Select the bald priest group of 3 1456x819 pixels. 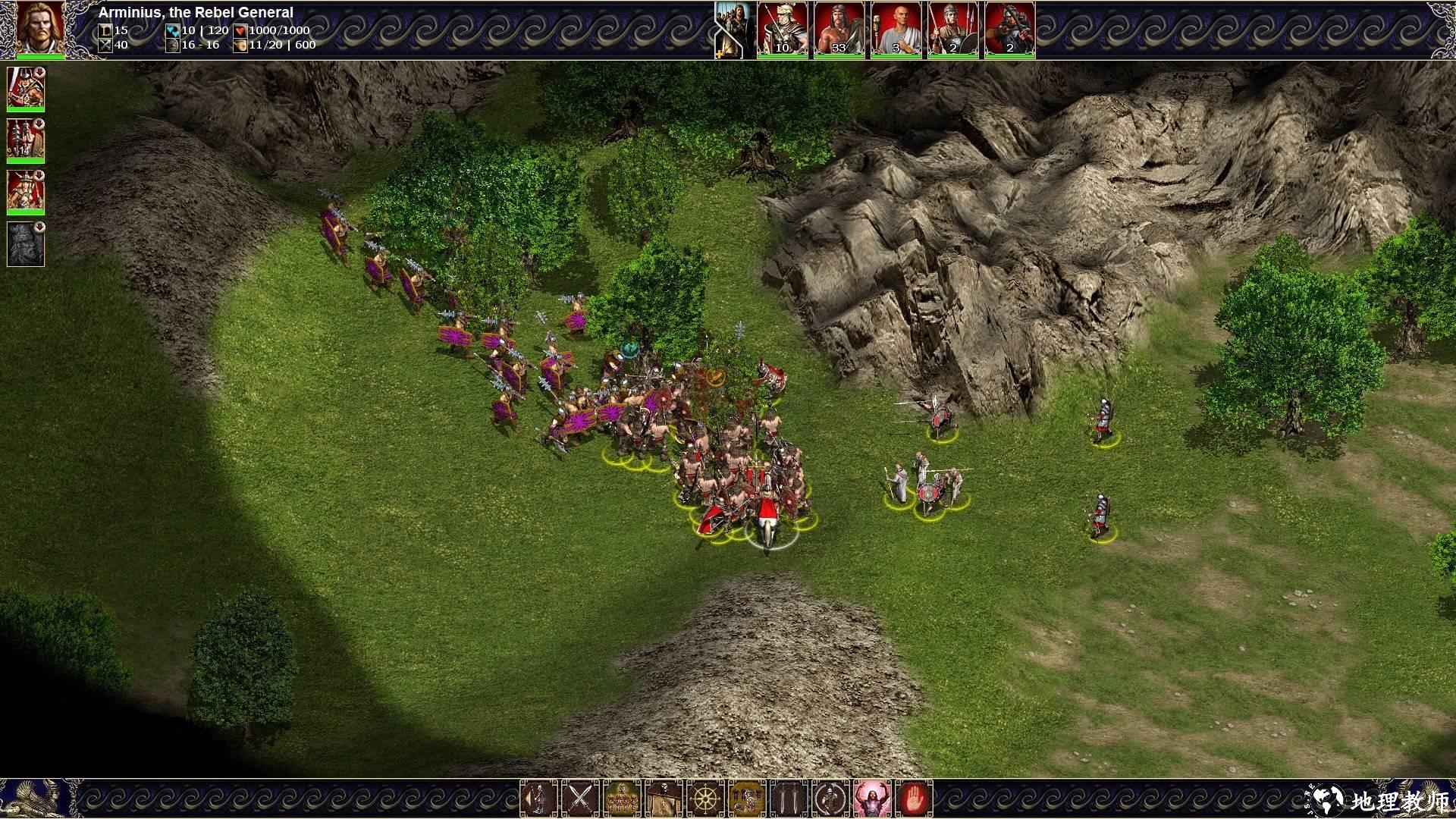point(896,30)
